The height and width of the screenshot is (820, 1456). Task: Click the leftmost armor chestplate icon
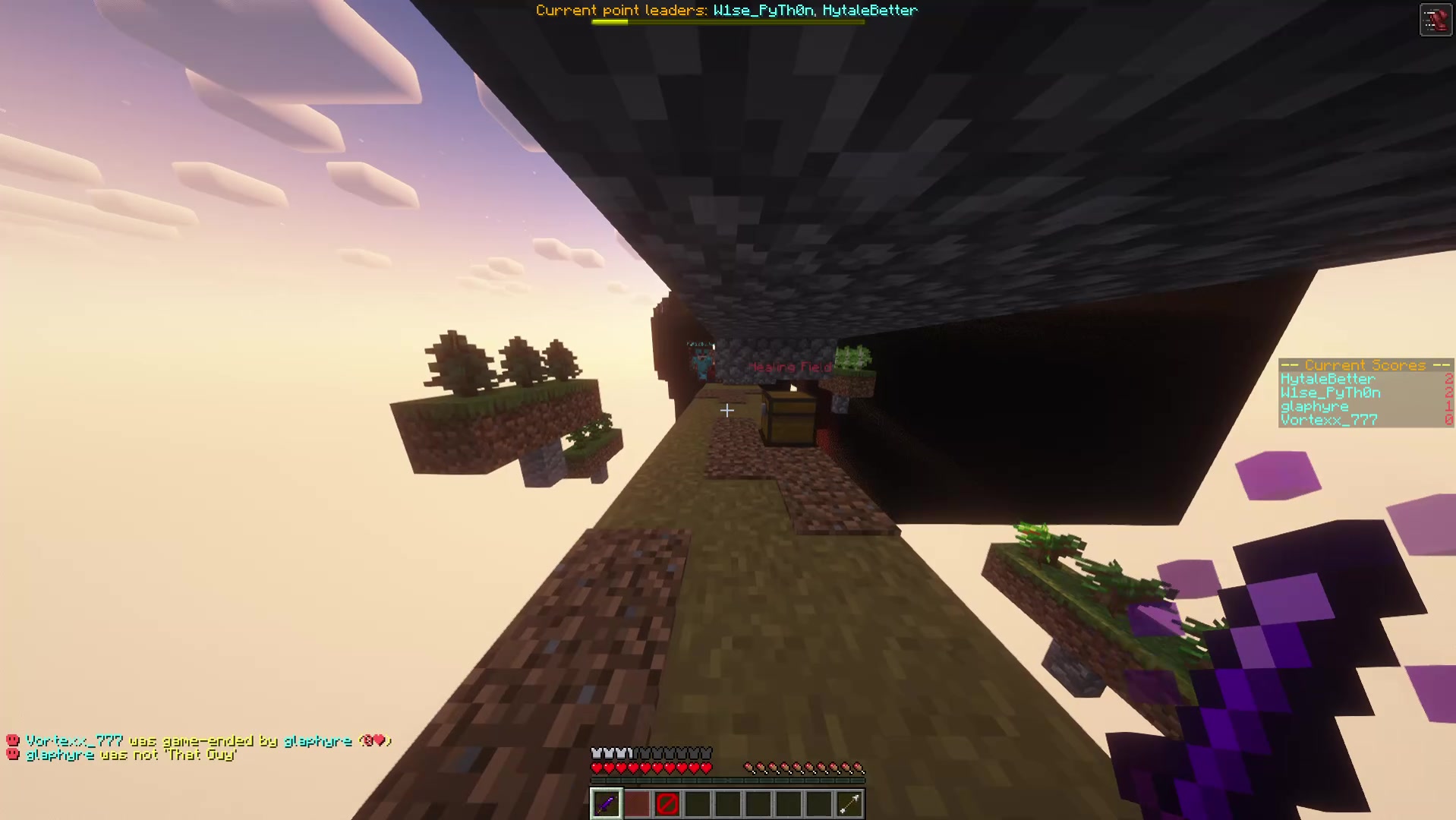[596, 752]
